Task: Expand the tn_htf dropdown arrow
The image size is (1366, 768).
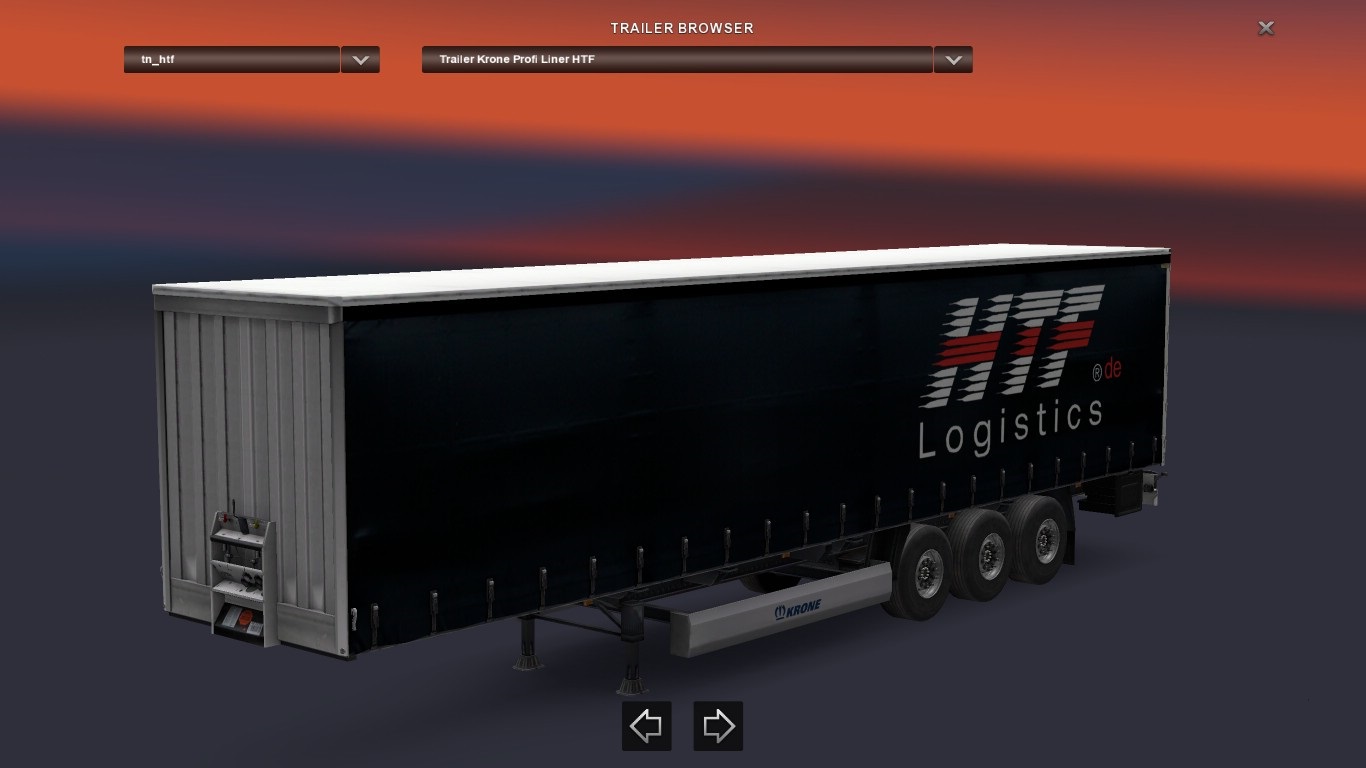Action: tap(360, 60)
